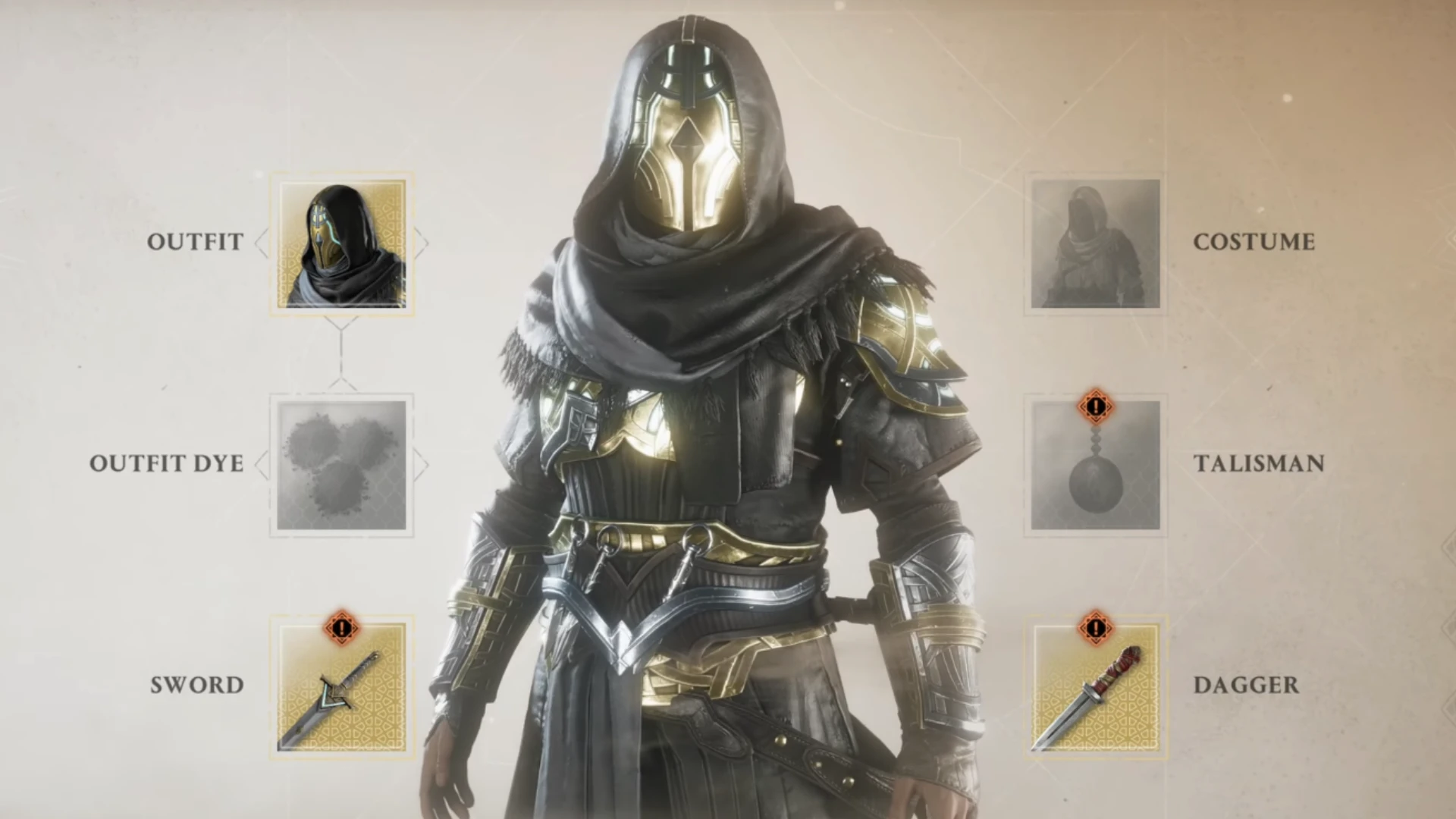Open the Outfit Dye slot
The height and width of the screenshot is (819, 1456).
point(342,466)
